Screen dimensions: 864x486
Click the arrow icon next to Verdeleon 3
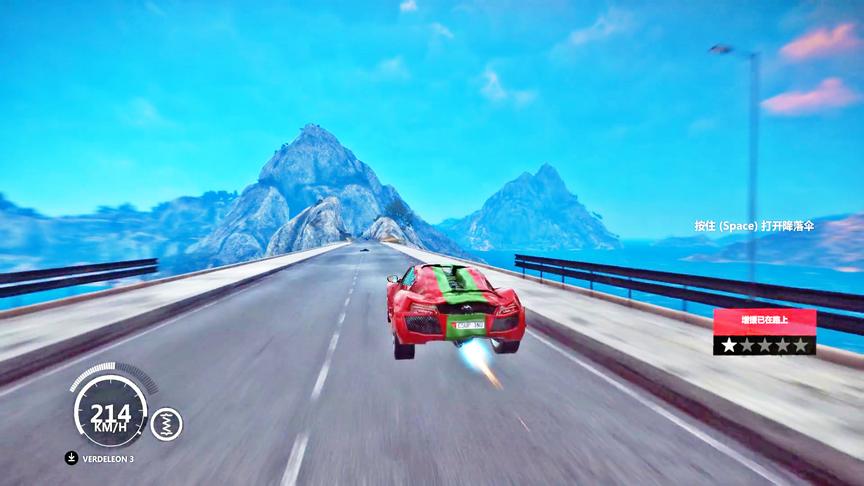(x=72, y=459)
